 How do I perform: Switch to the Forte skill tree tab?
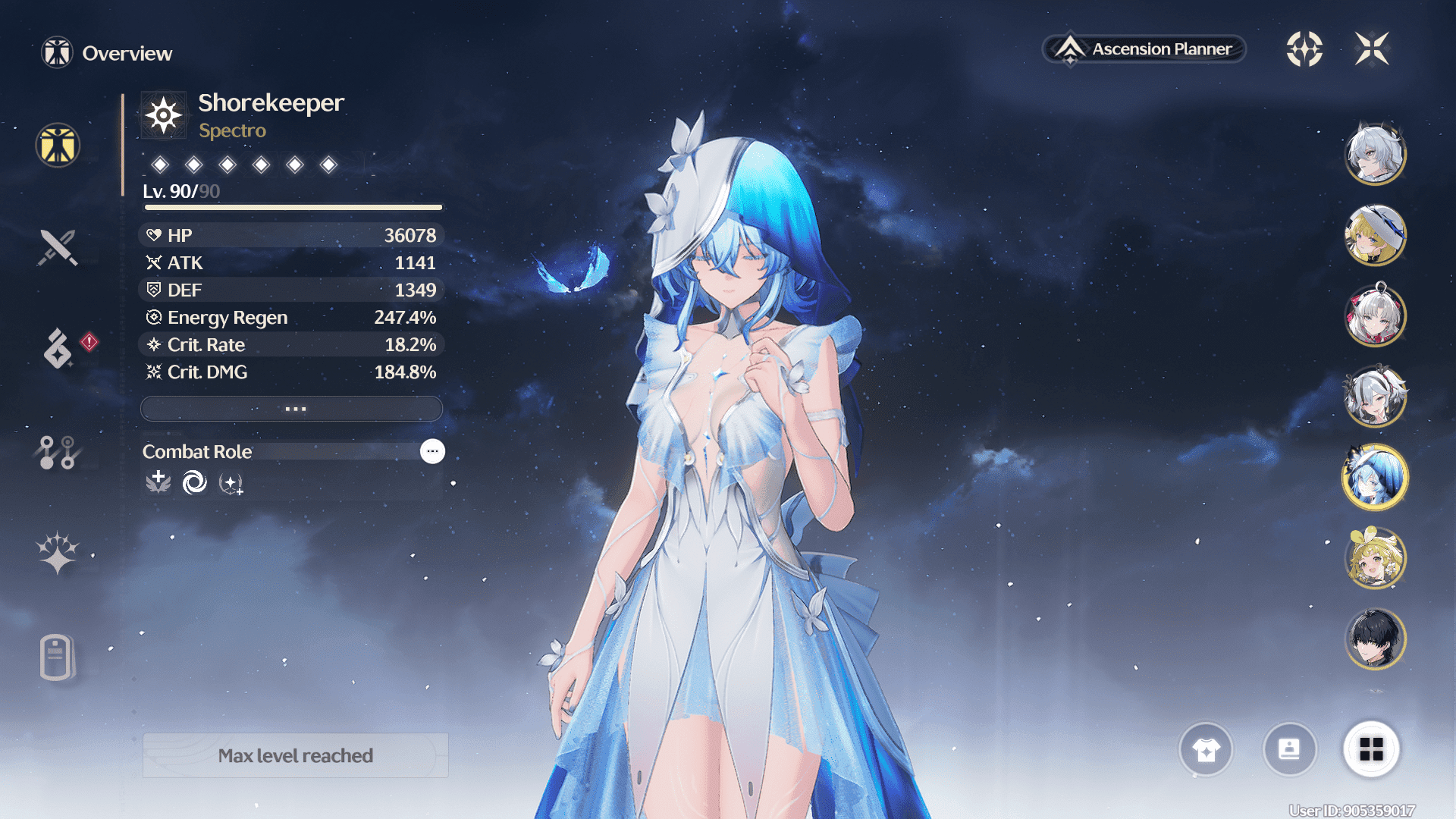tap(58, 452)
